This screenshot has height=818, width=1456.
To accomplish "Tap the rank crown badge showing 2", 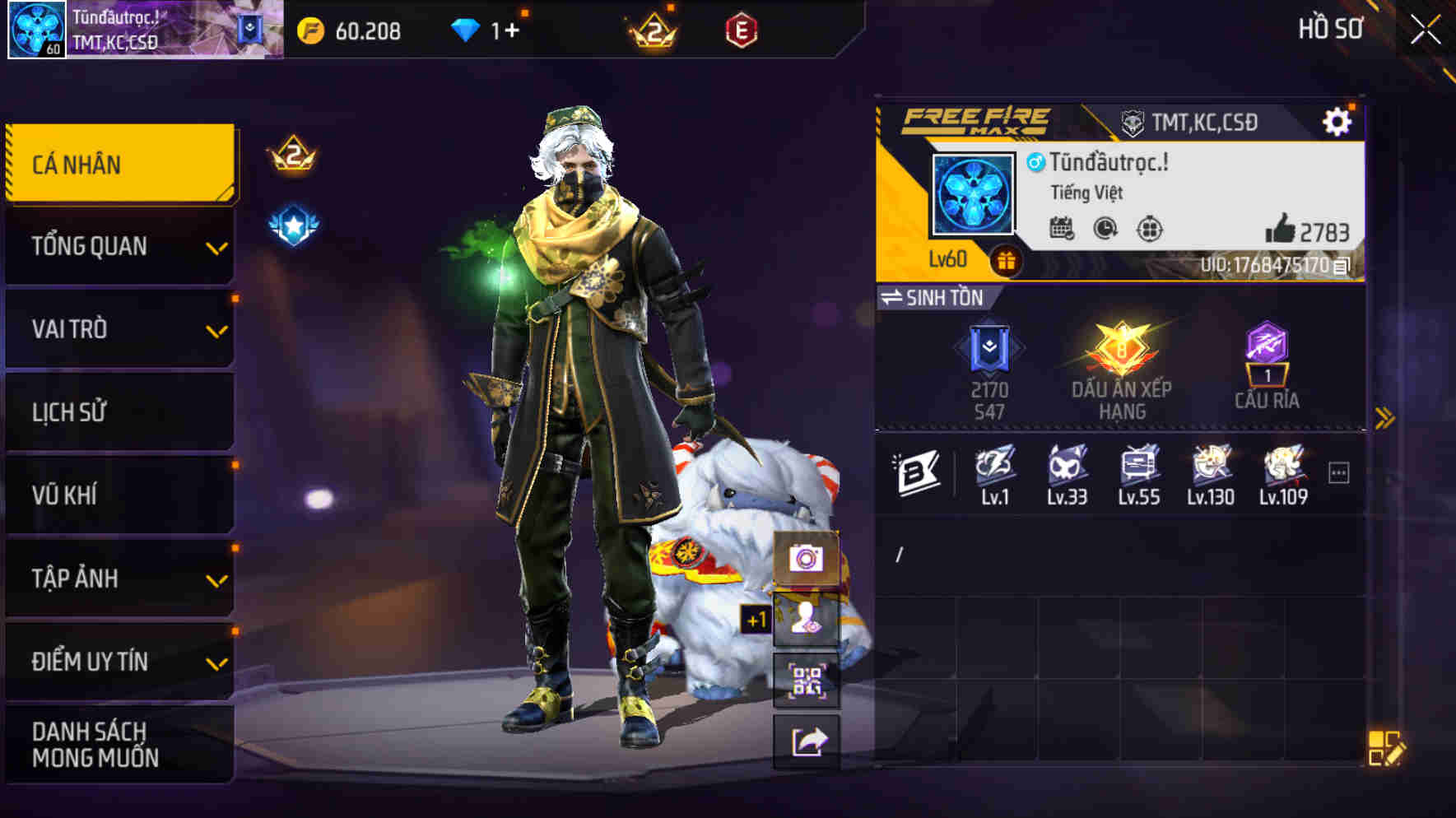I will [x=293, y=156].
